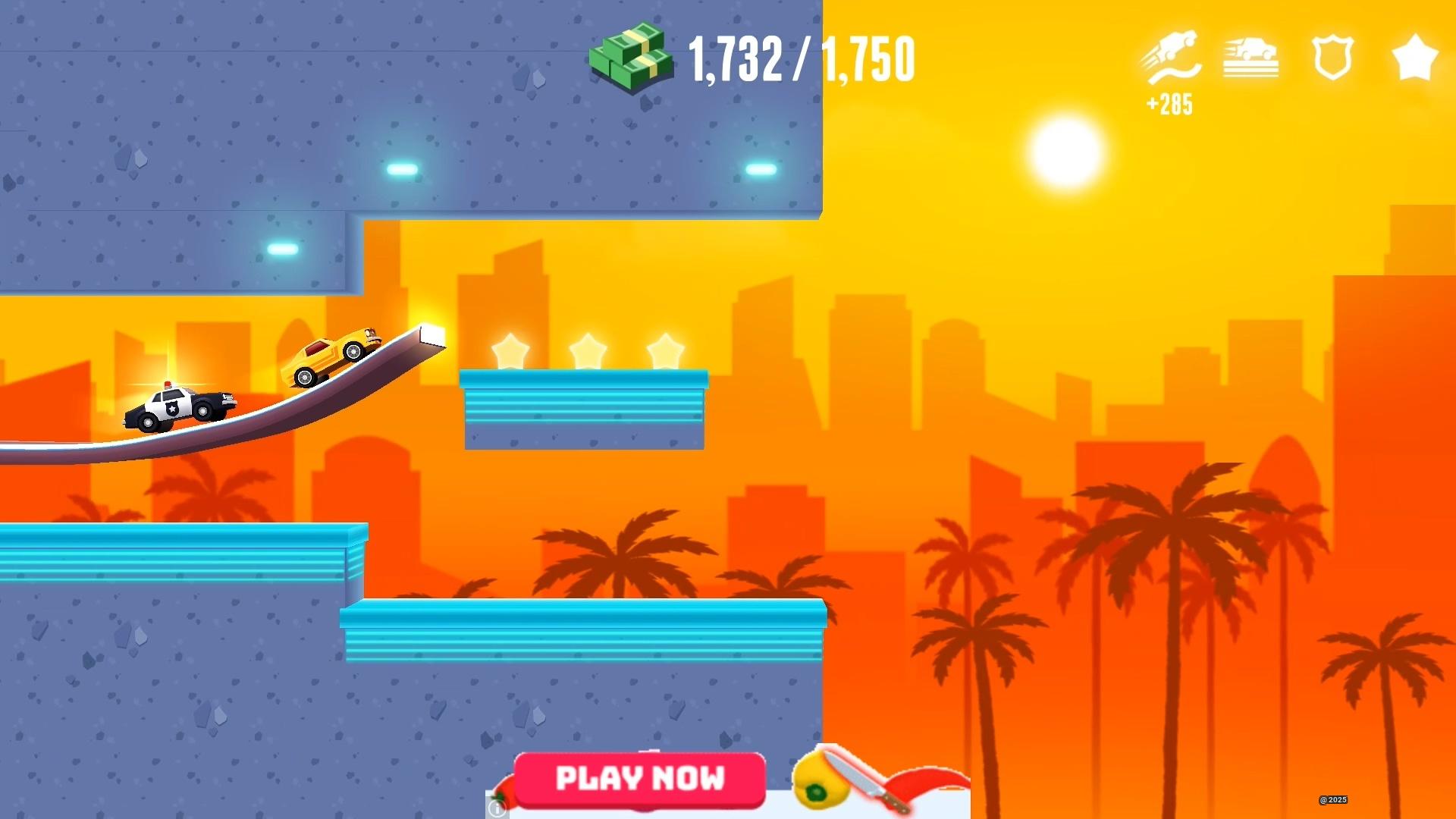Tap the info icon on the ad banner
This screenshot has height=819, width=1456.
pyautogui.click(x=497, y=810)
